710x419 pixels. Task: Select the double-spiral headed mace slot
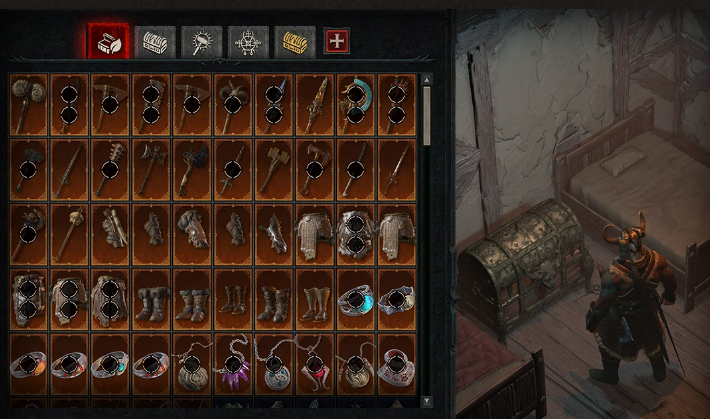pos(28,103)
